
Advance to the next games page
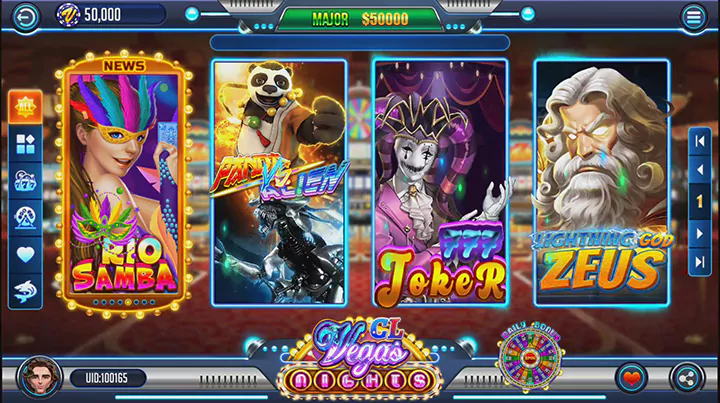[x=700, y=232]
